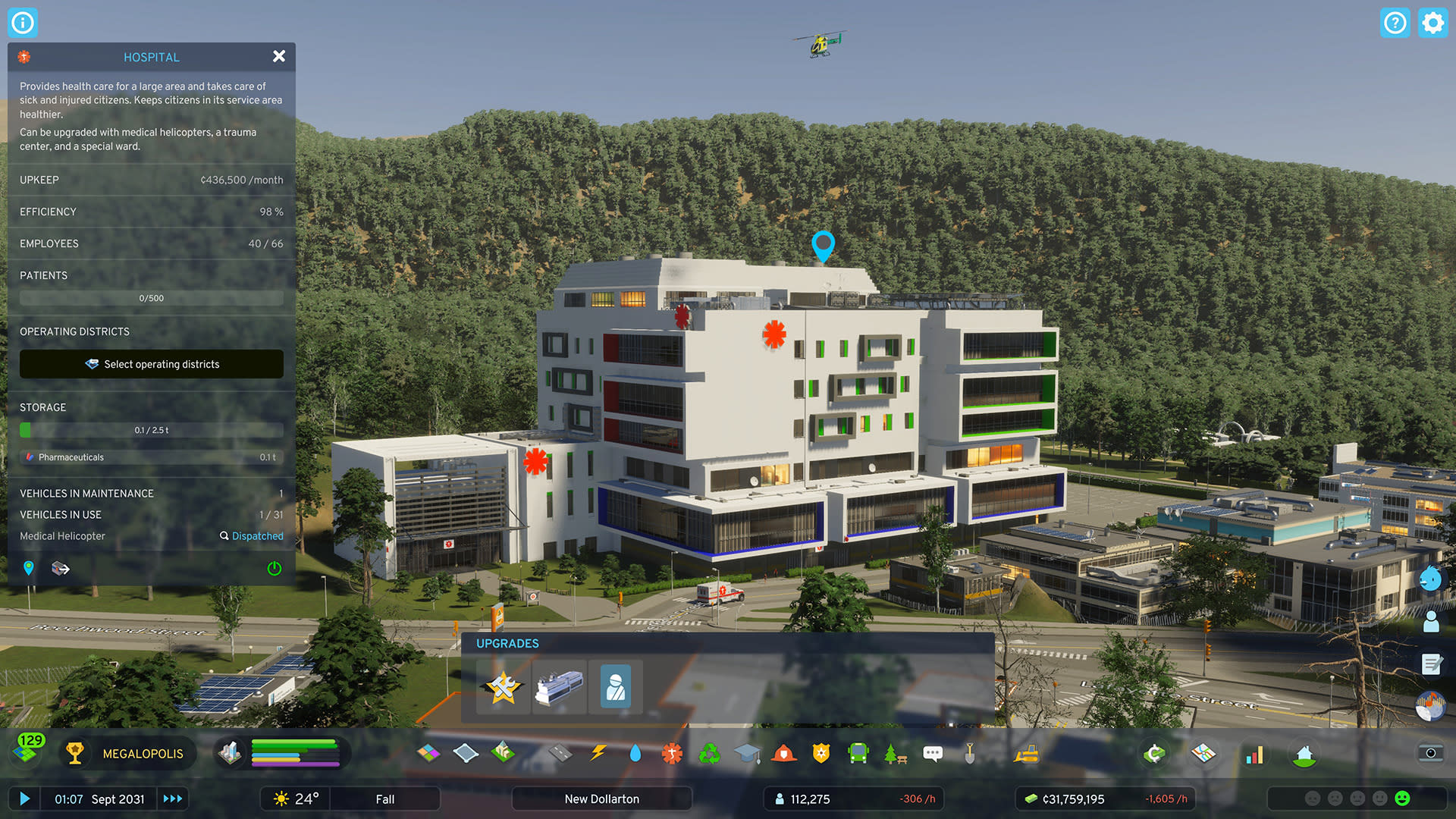Select the star upgrade in the Upgrades panel
Image resolution: width=1456 pixels, height=819 pixels.
pos(502,688)
